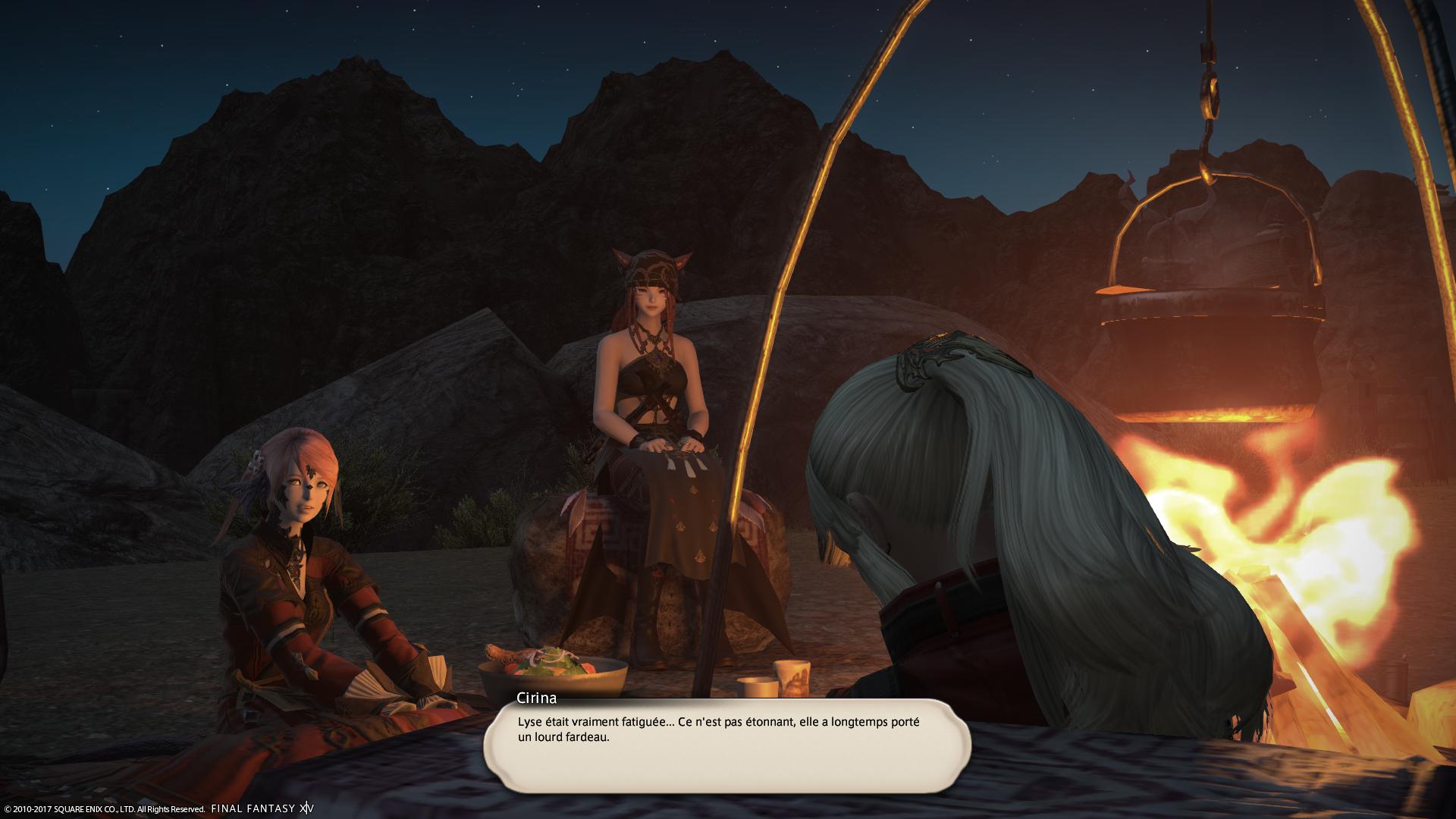1456x819 pixels.
Task: Advance Cirina's dialogue text box
Action: [726, 747]
